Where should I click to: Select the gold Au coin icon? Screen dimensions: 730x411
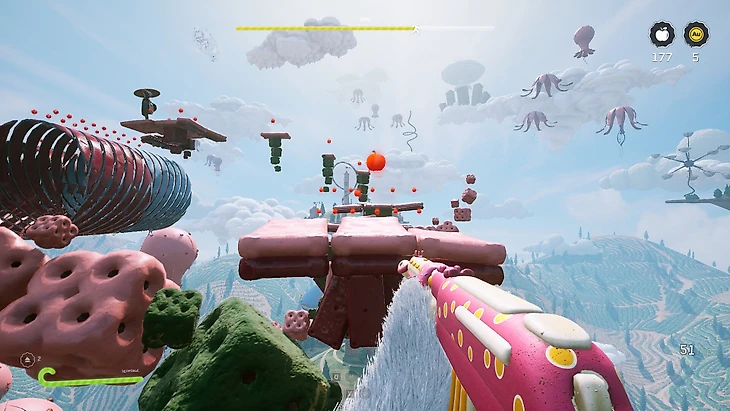tap(696, 34)
